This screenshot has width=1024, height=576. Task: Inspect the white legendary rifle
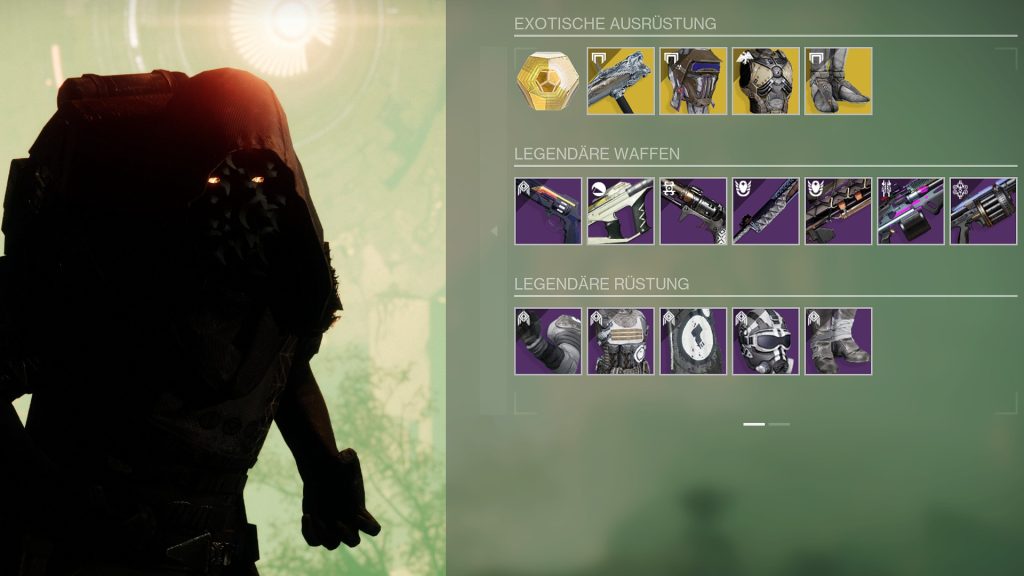point(620,211)
